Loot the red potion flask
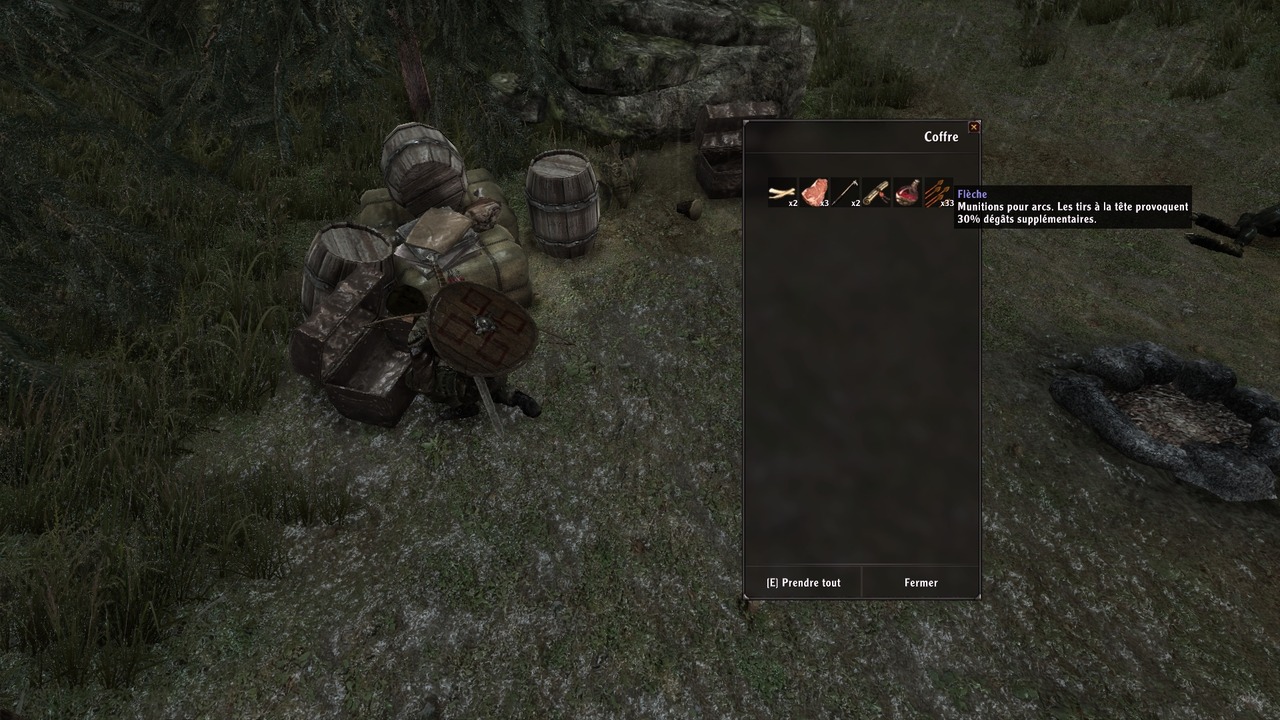This screenshot has height=720, width=1280. (x=907, y=192)
